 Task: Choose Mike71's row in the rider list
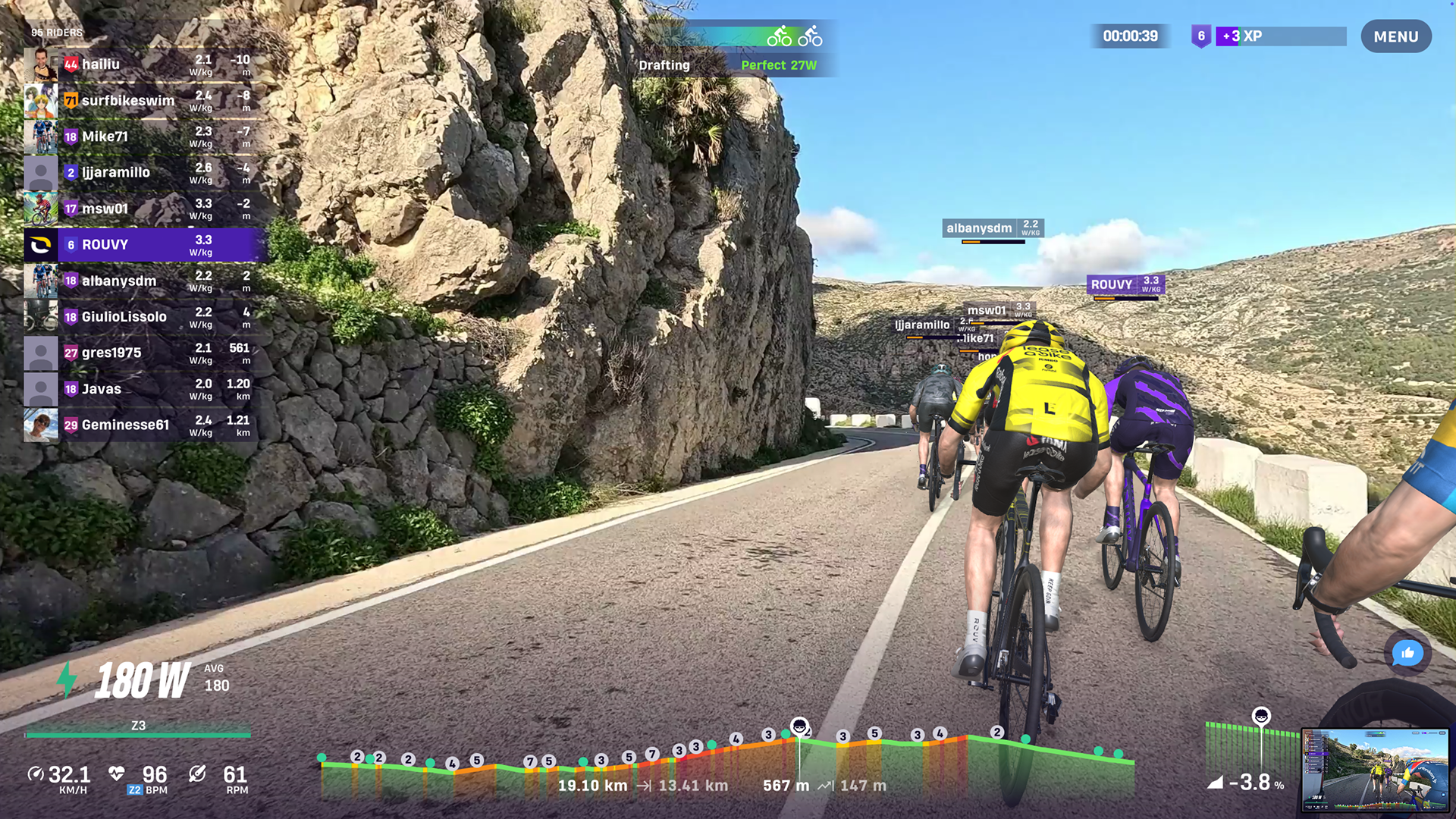click(x=144, y=136)
